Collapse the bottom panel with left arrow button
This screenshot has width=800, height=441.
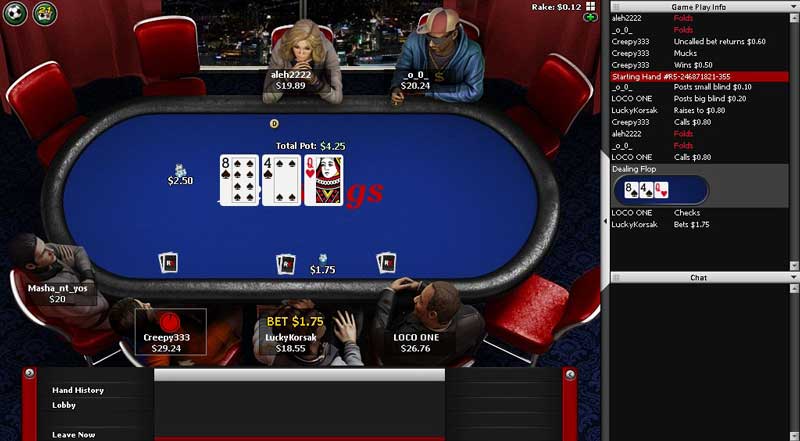coord(33,375)
